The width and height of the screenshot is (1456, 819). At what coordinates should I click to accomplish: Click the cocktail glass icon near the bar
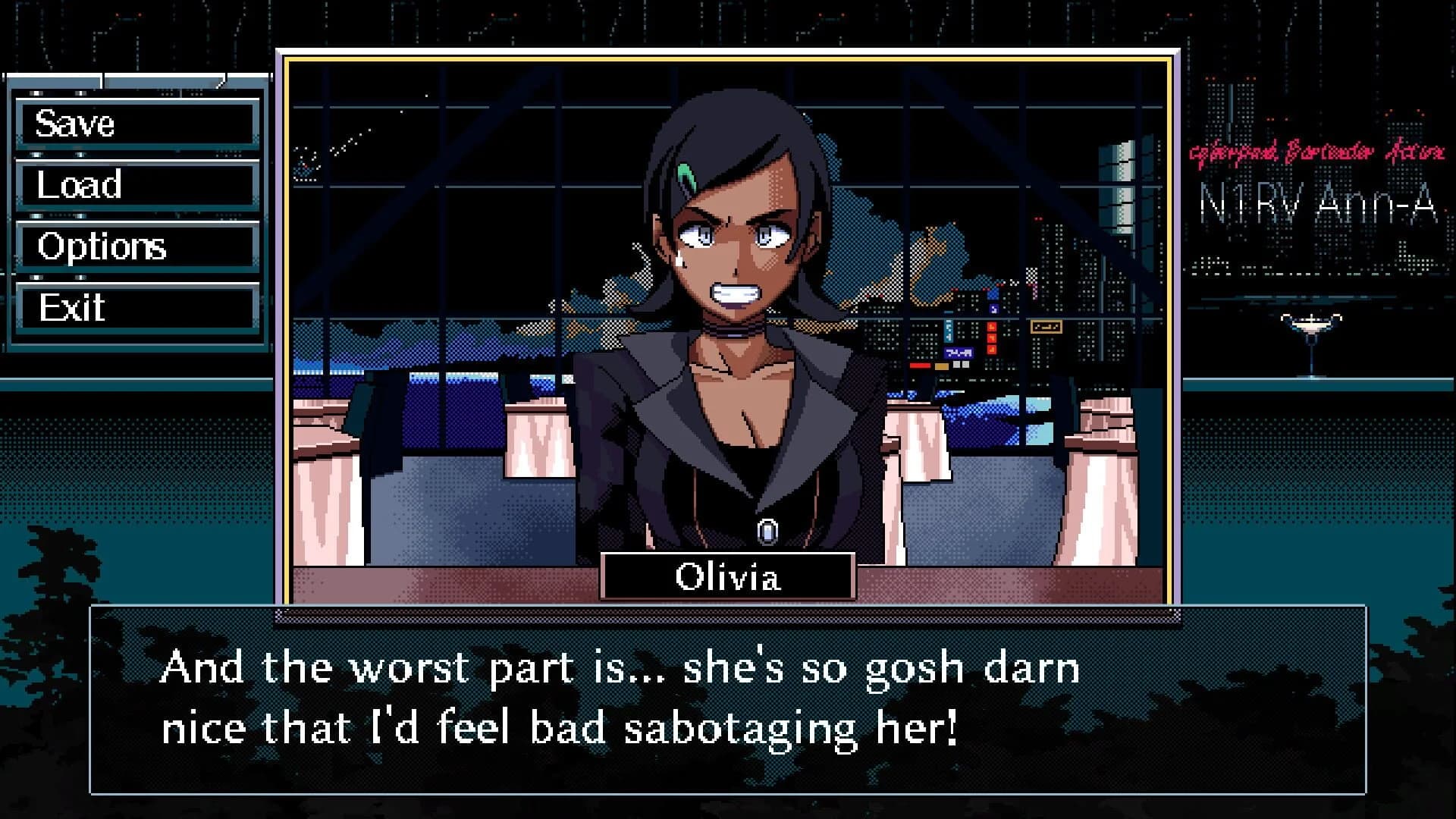[1310, 326]
